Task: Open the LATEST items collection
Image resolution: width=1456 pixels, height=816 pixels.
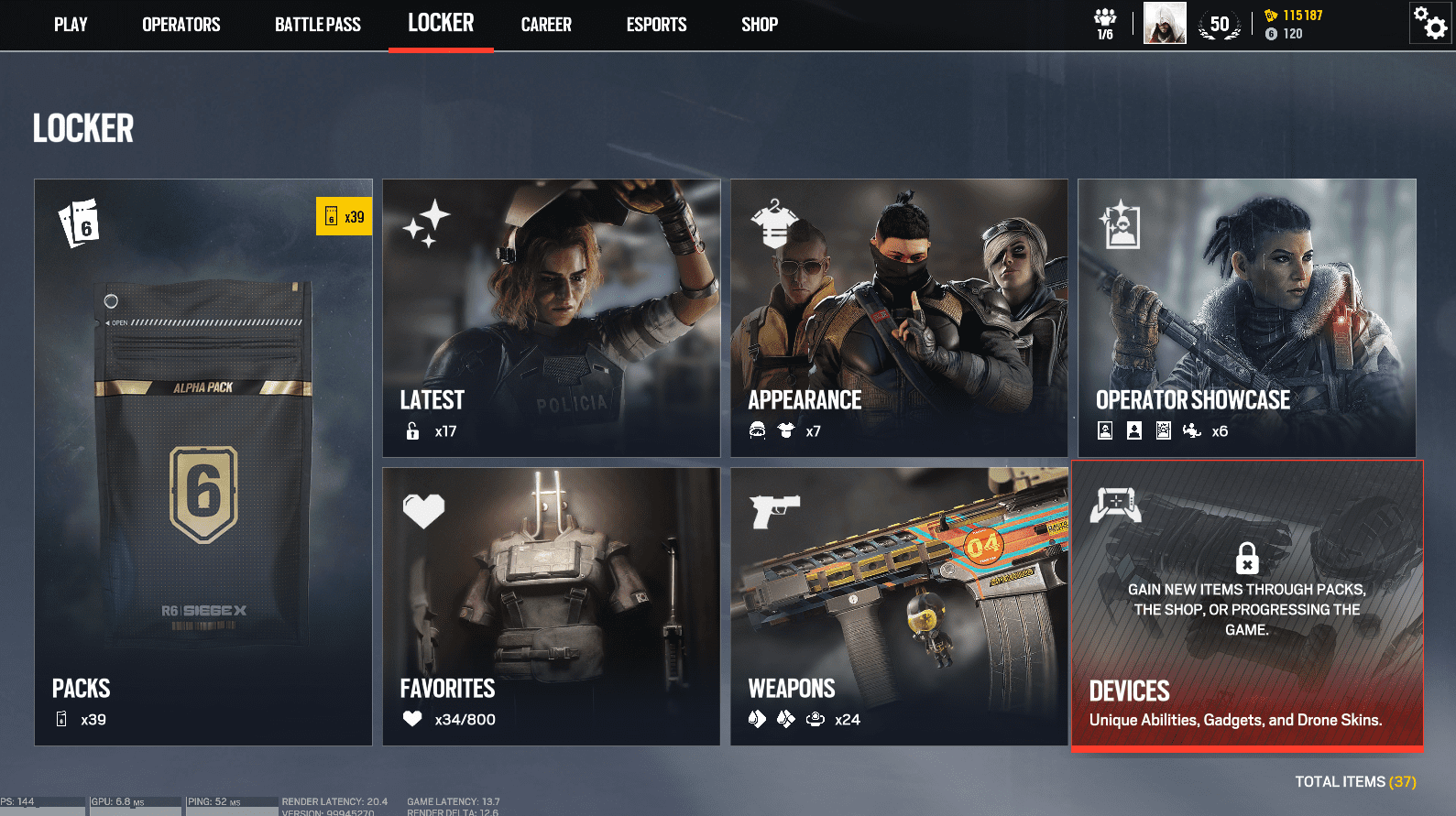Action: pyautogui.click(x=551, y=318)
